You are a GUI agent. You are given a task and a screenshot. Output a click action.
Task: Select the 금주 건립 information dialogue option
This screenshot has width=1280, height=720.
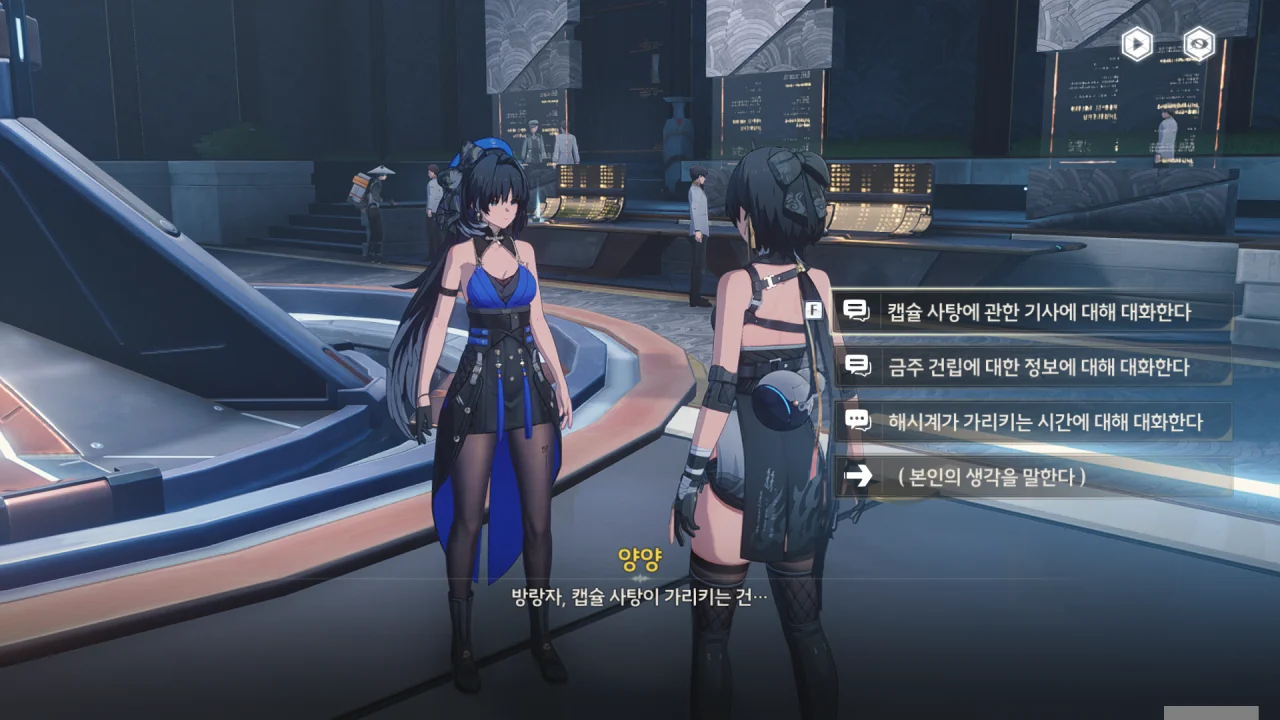(x=1038, y=367)
